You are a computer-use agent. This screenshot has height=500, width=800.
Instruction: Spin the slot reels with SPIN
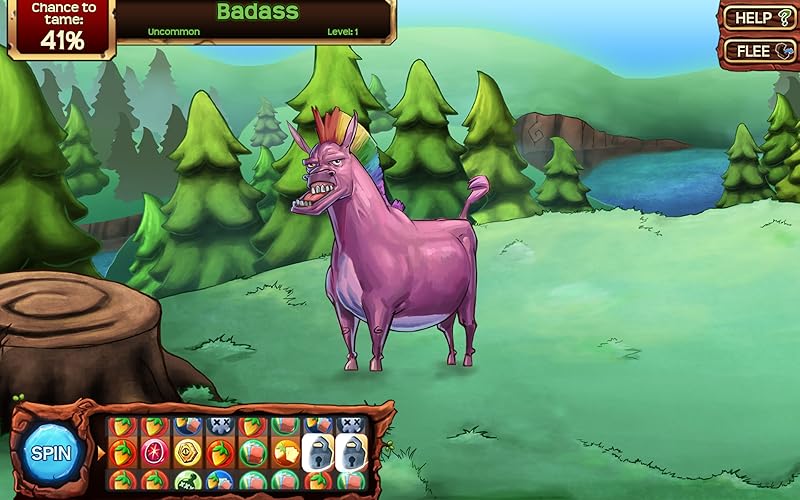pos(50,453)
